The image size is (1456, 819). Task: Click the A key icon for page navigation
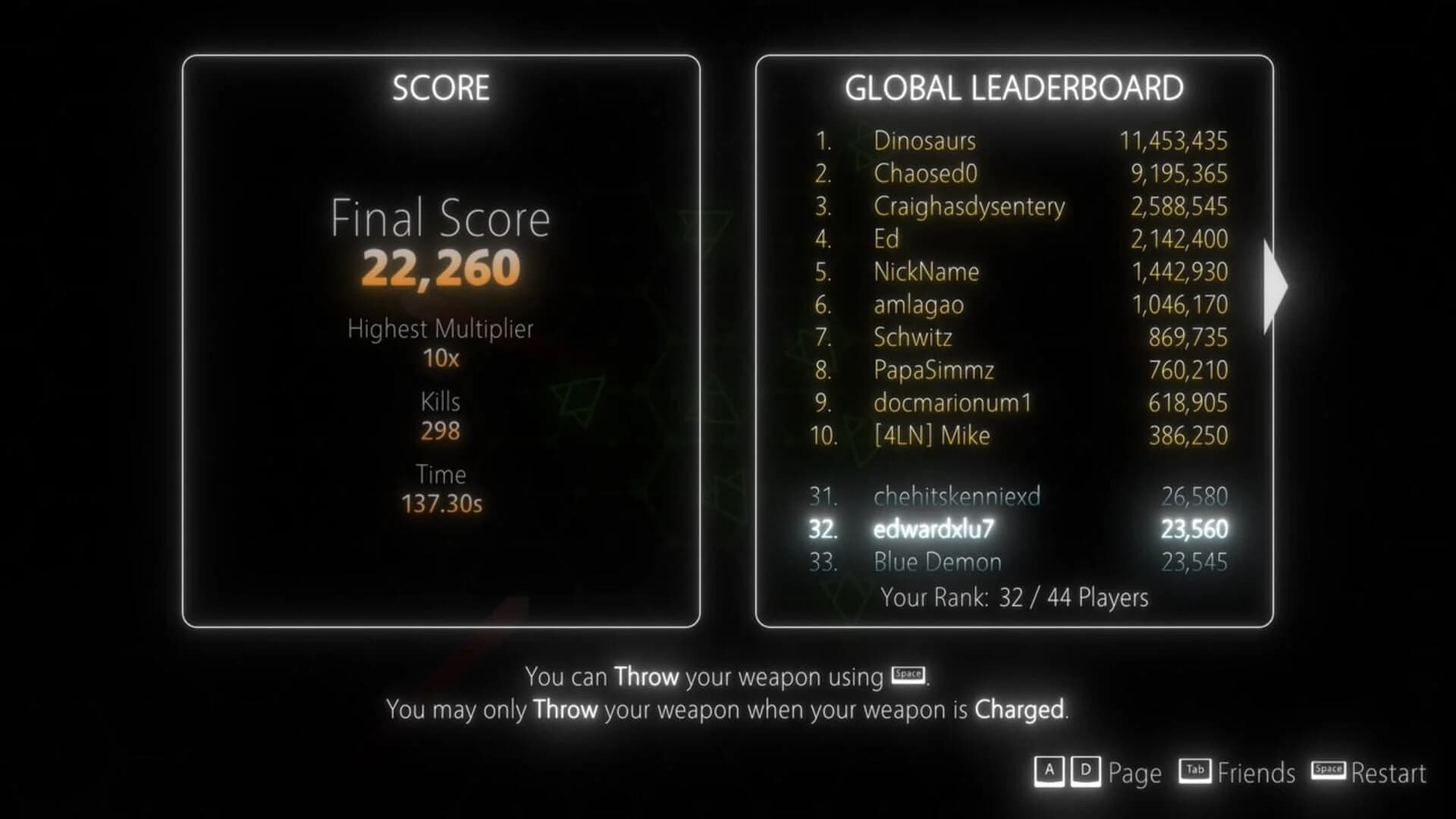tap(1050, 771)
